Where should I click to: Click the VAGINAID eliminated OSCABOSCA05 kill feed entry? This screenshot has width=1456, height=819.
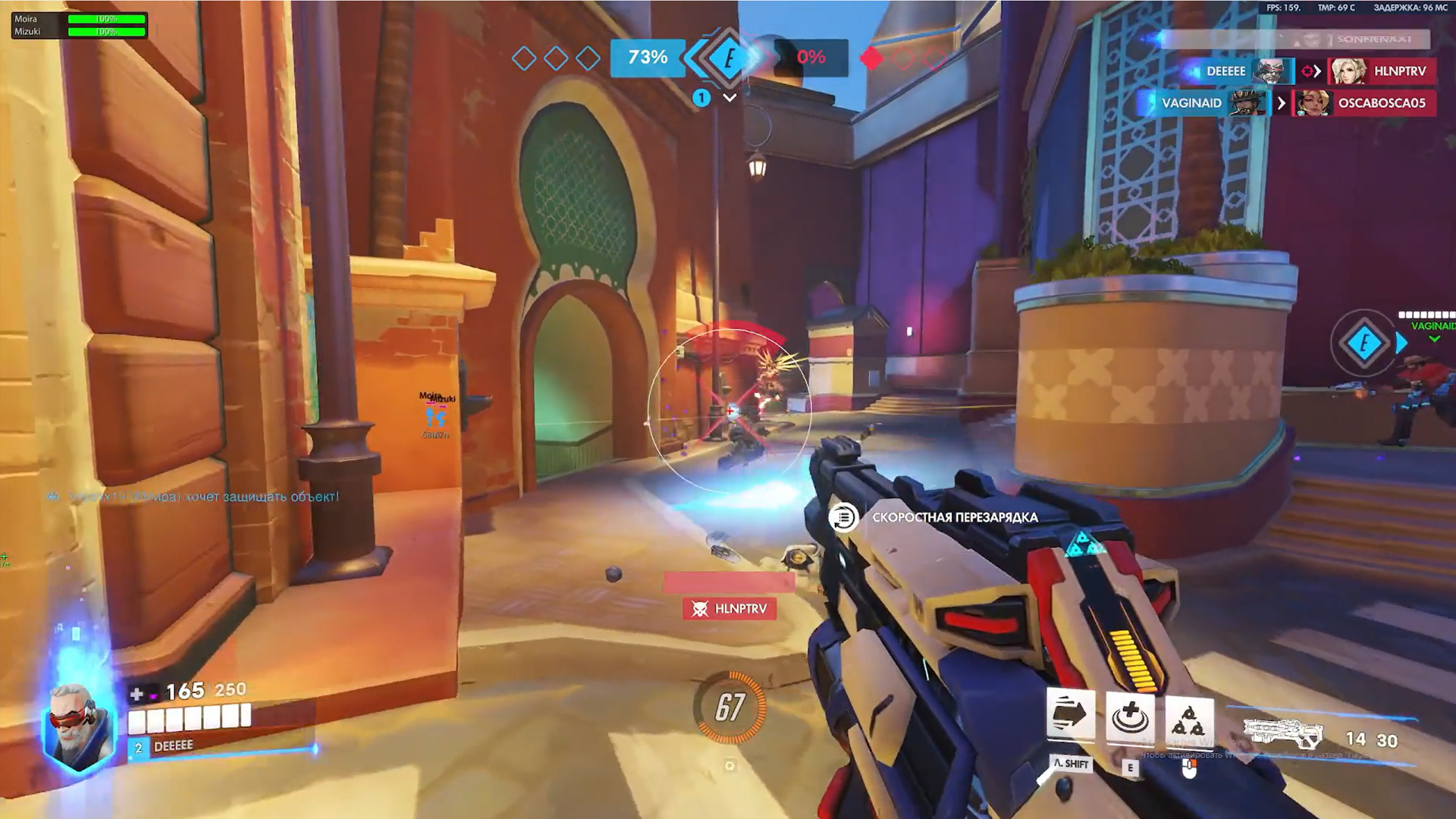1286,103
